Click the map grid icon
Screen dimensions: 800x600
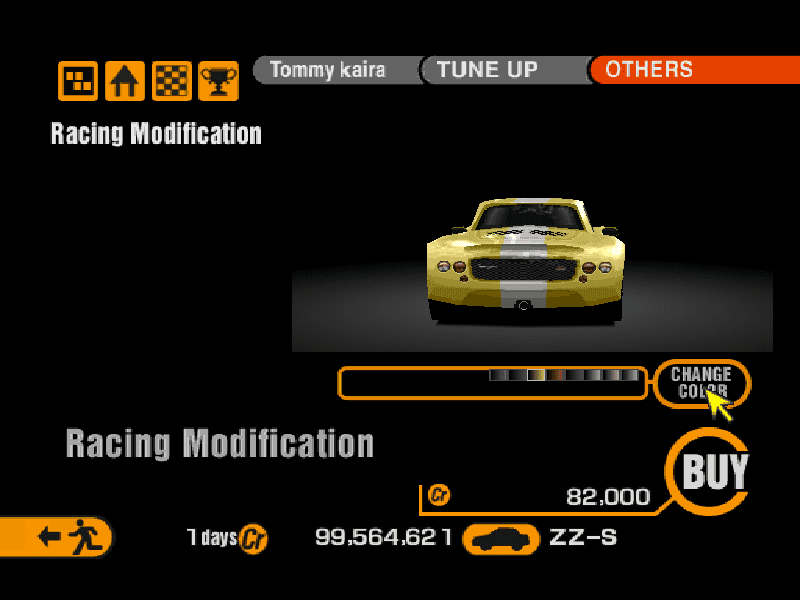(x=78, y=80)
